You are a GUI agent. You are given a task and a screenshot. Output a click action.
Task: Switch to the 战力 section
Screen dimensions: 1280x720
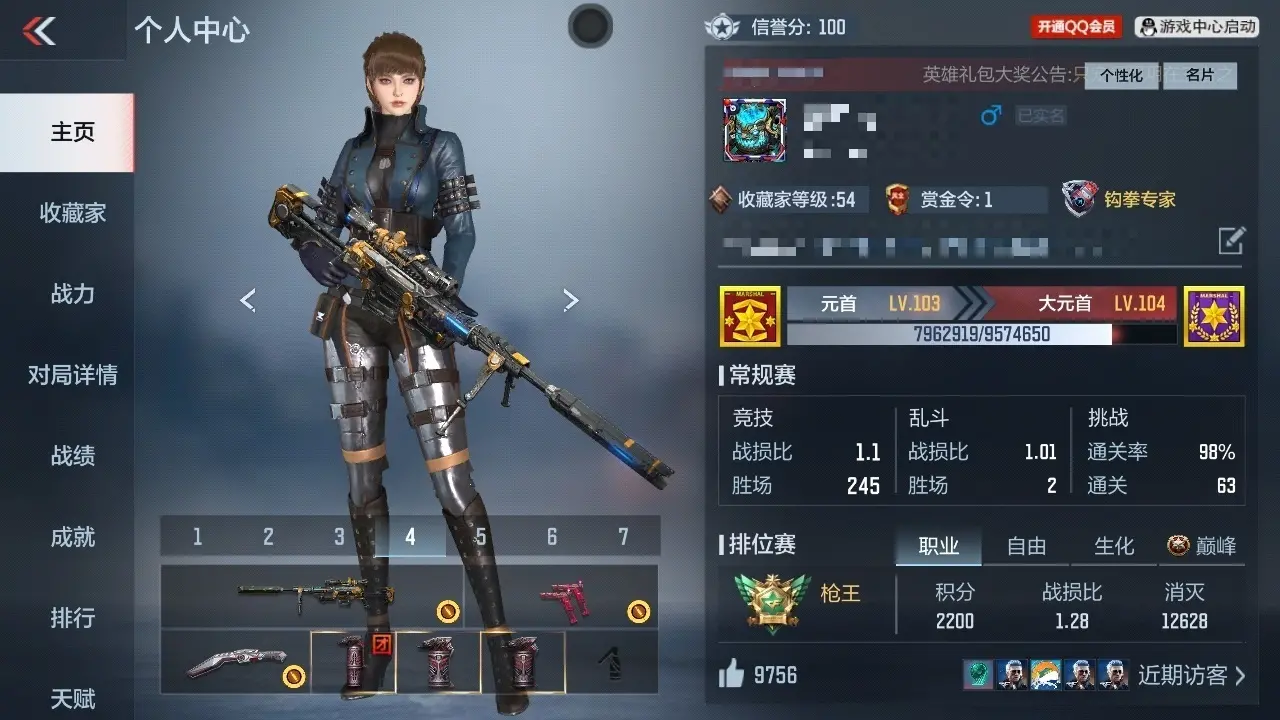[72, 294]
